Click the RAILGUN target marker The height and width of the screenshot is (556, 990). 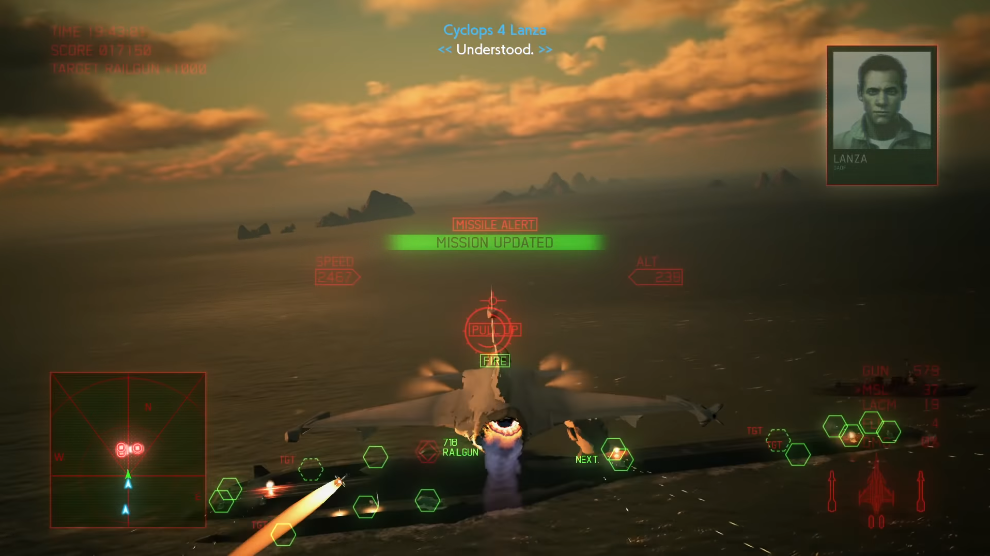point(428,451)
